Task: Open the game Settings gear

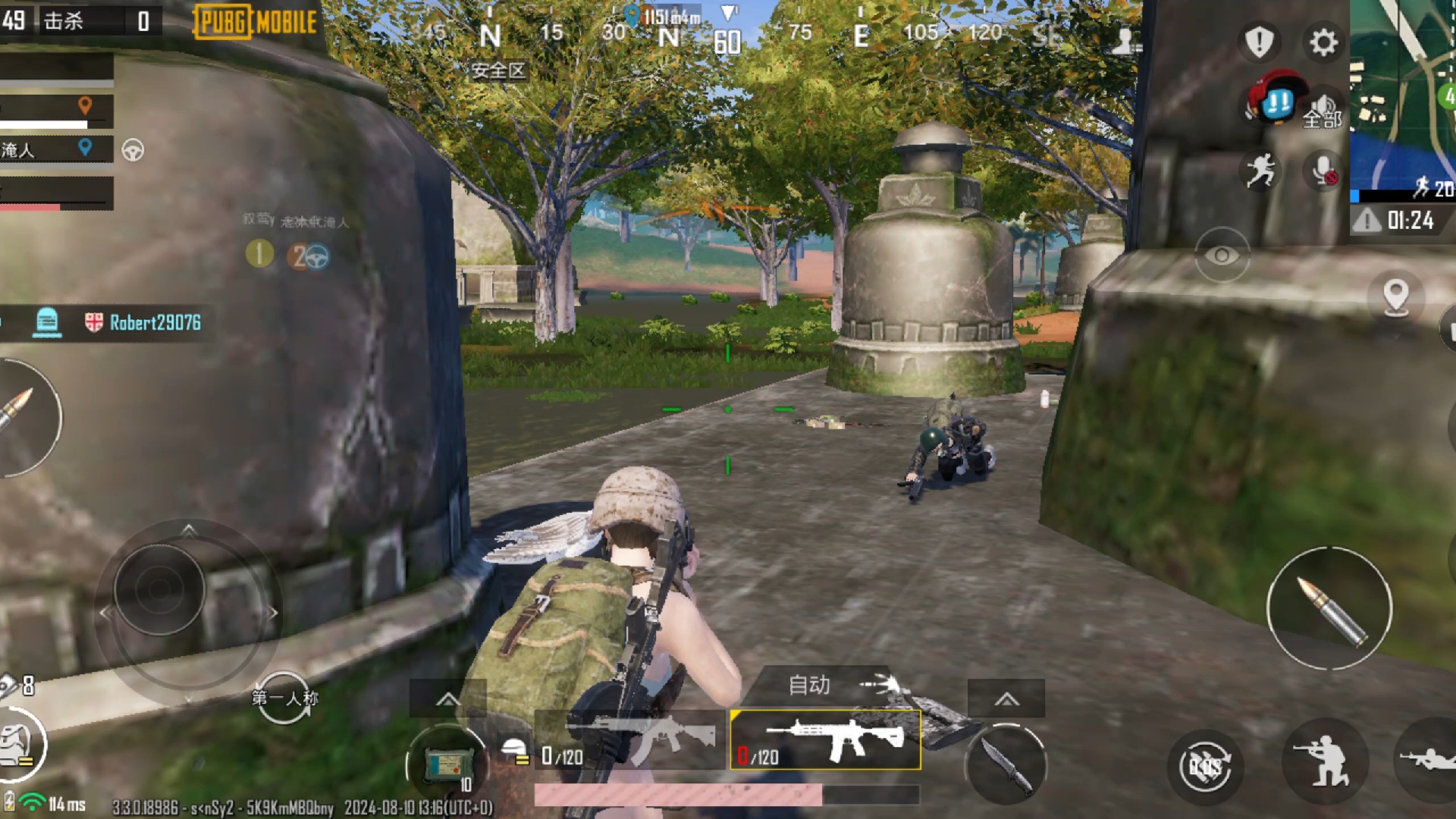Action: [x=1323, y=43]
